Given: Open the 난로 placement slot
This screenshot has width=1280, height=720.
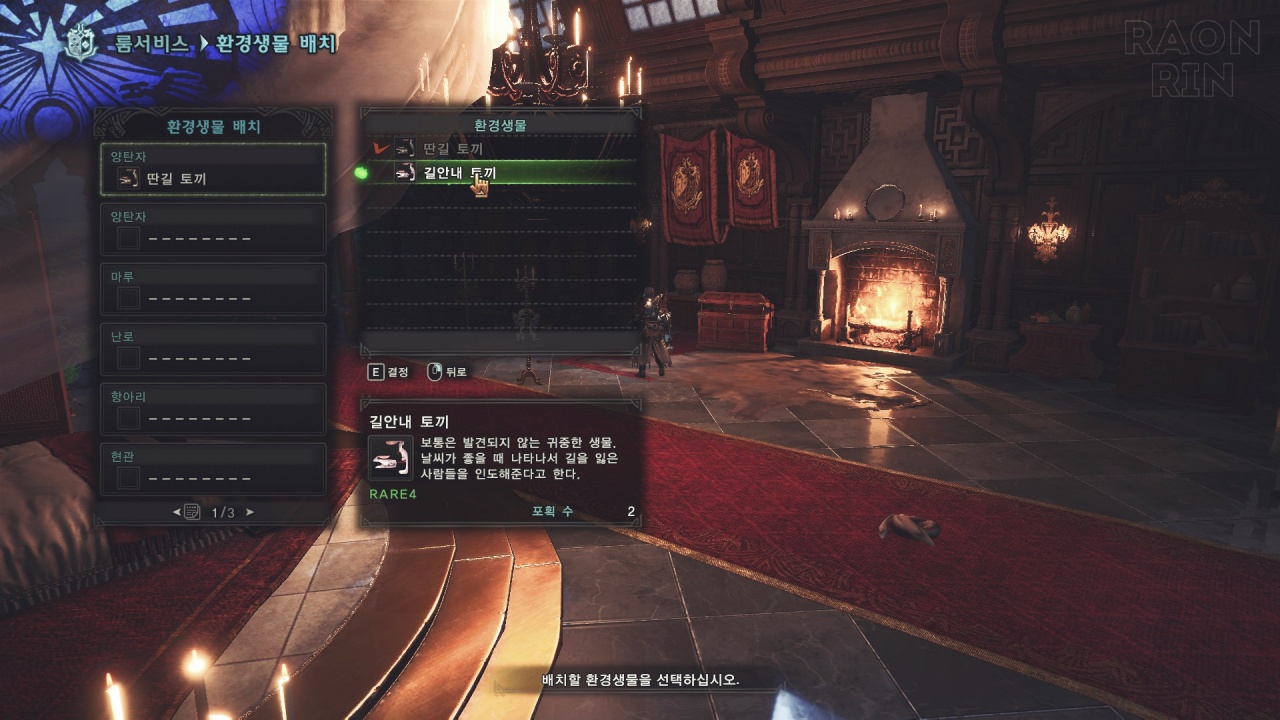Looking at the screenshot, I should click(x=213, y=349).
